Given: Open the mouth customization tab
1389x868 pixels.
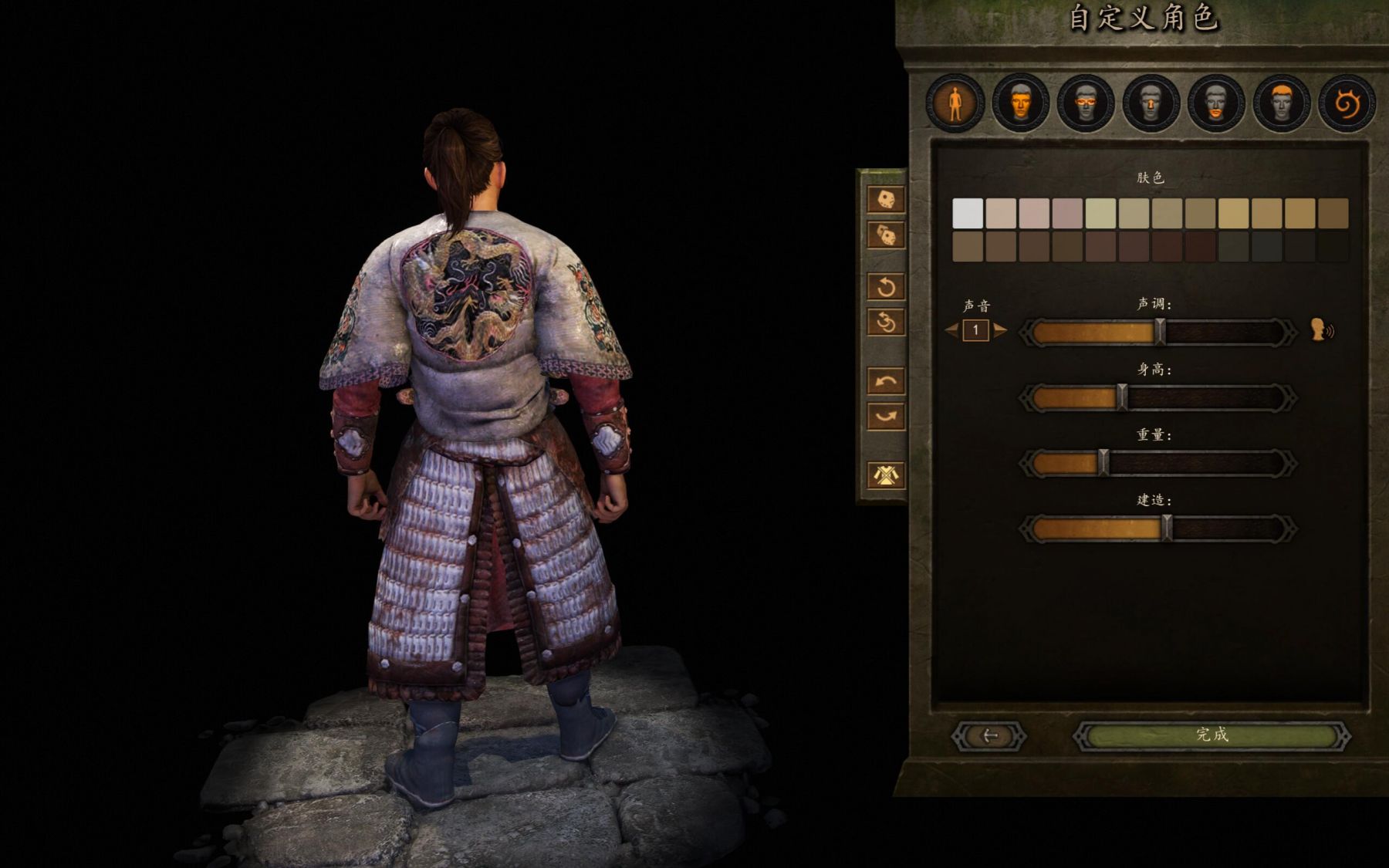Looking at the screenshot, I should (x=1216, y=103).
